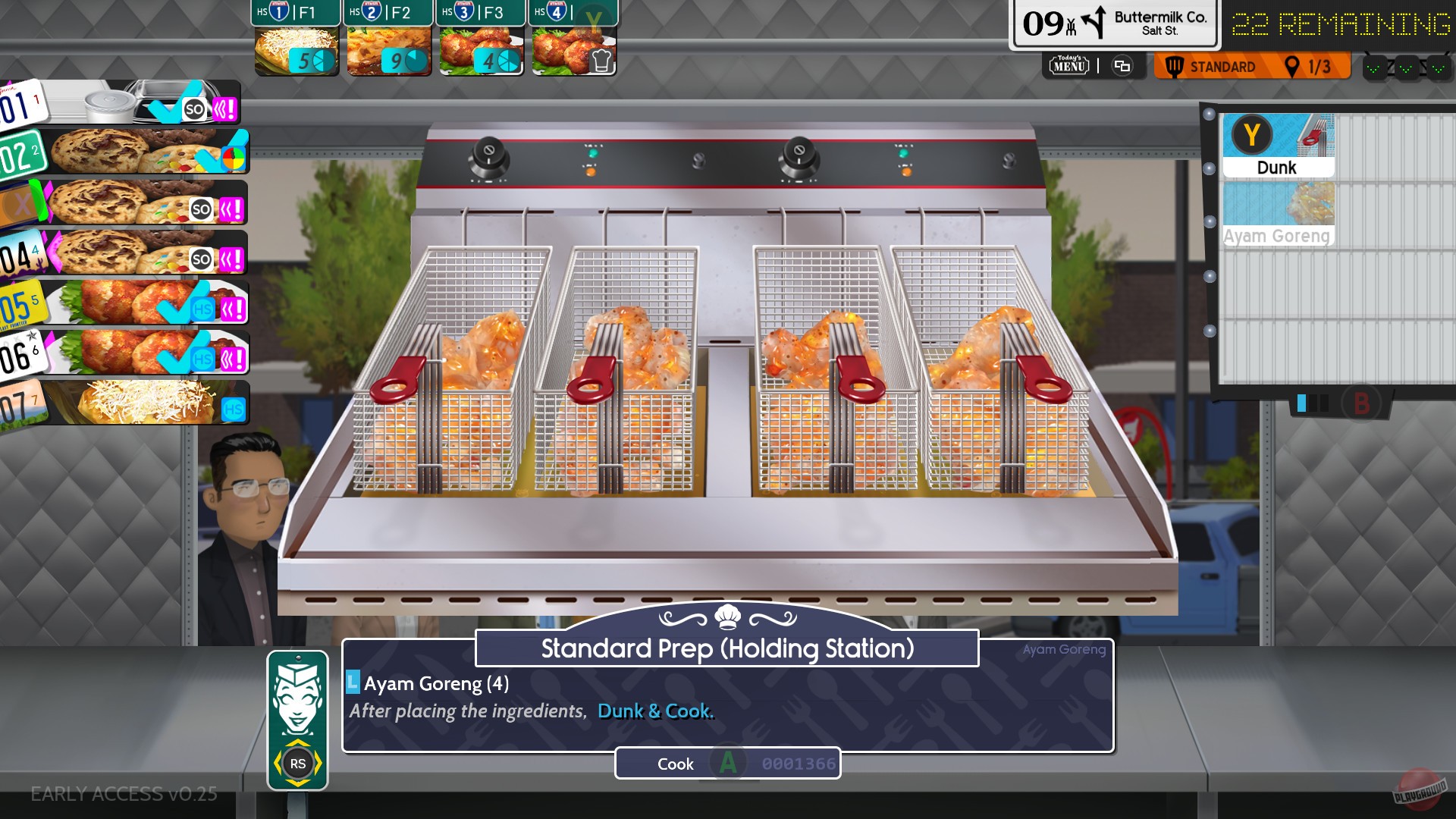
Task: Click the duplicate pages icon beside Today's Menu
Action: click(x=1123, y=66)
